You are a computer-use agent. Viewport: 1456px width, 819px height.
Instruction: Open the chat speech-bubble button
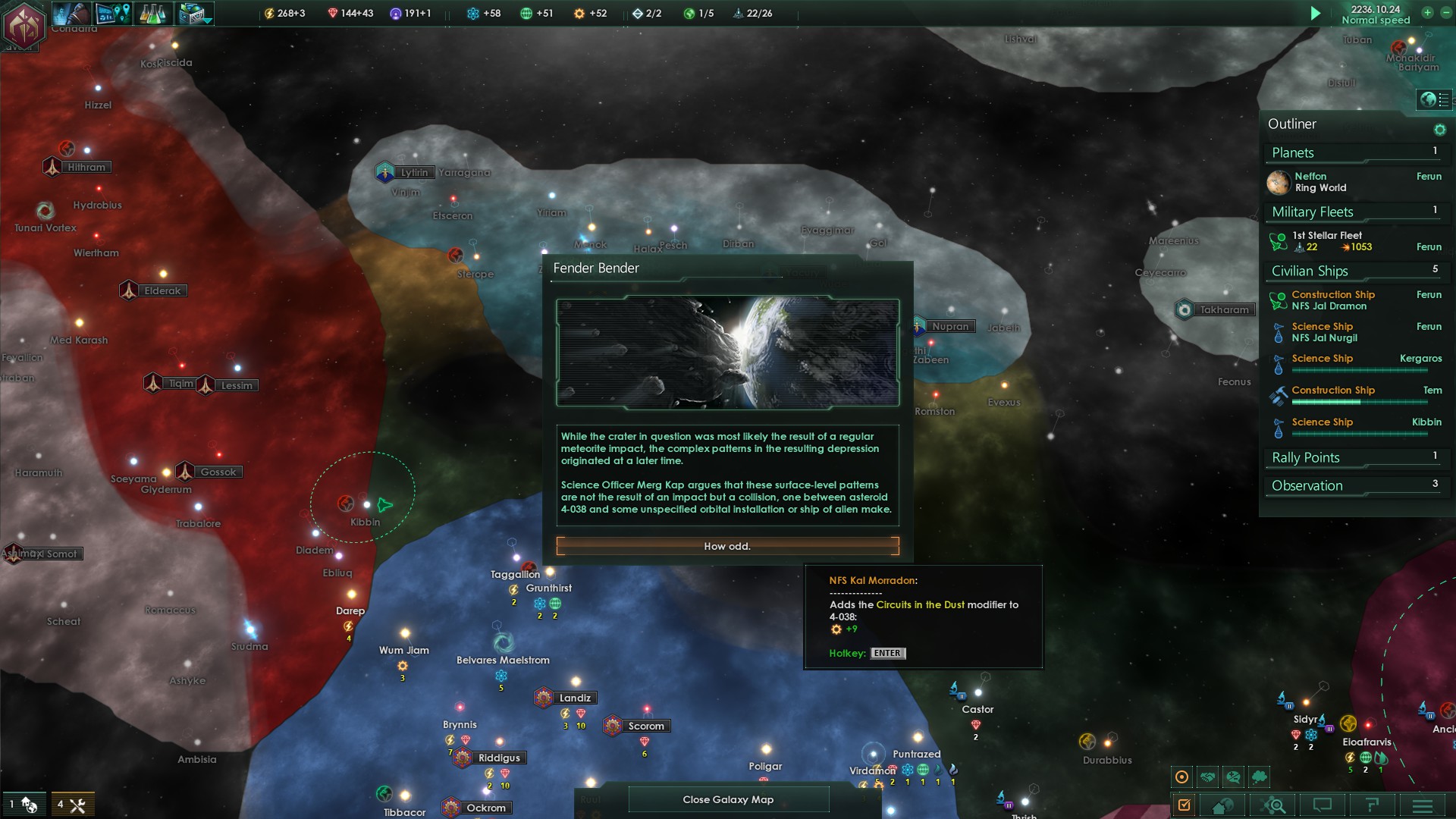(1323, 805)
